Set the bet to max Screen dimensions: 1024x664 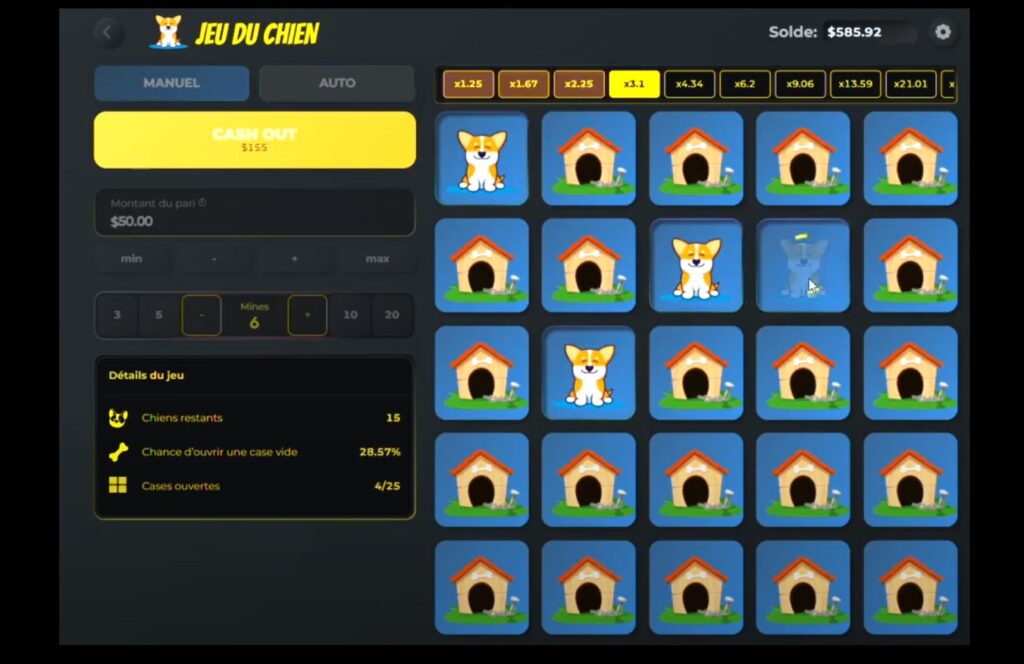377,259
